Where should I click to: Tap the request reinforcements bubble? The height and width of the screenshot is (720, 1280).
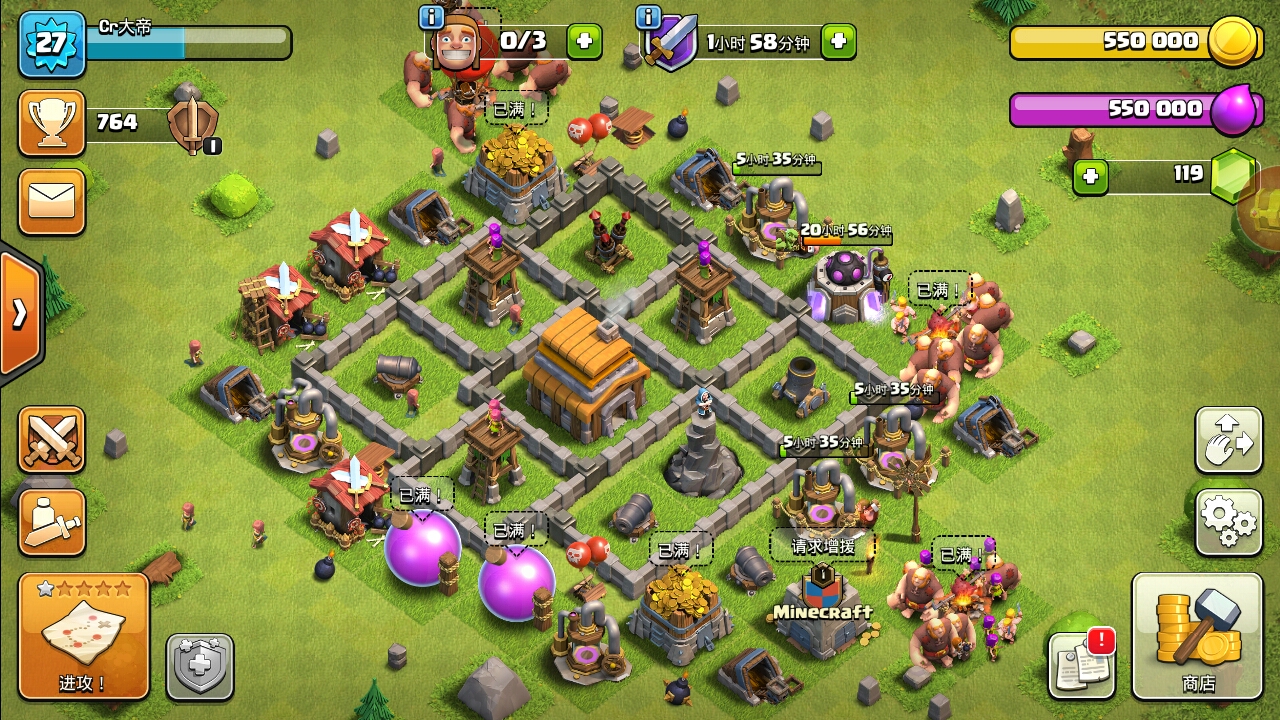[822, 546]
